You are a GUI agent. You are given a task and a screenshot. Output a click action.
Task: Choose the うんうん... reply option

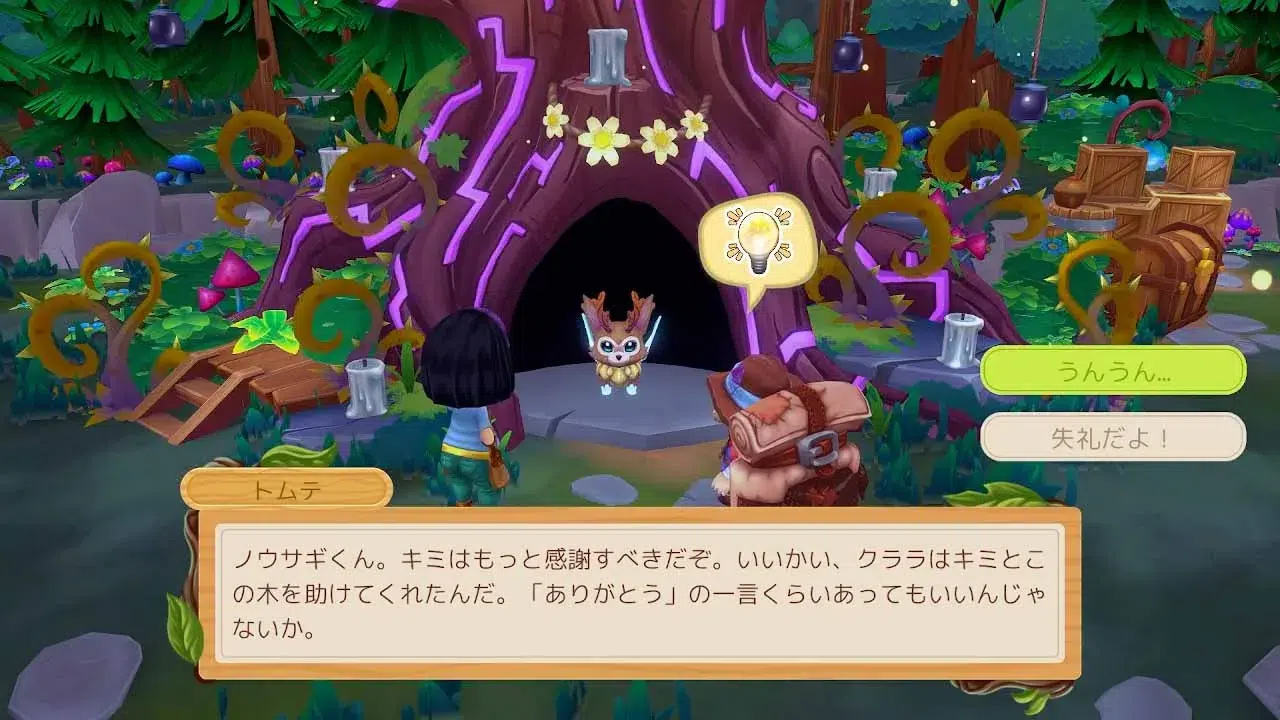point(1112,371)
